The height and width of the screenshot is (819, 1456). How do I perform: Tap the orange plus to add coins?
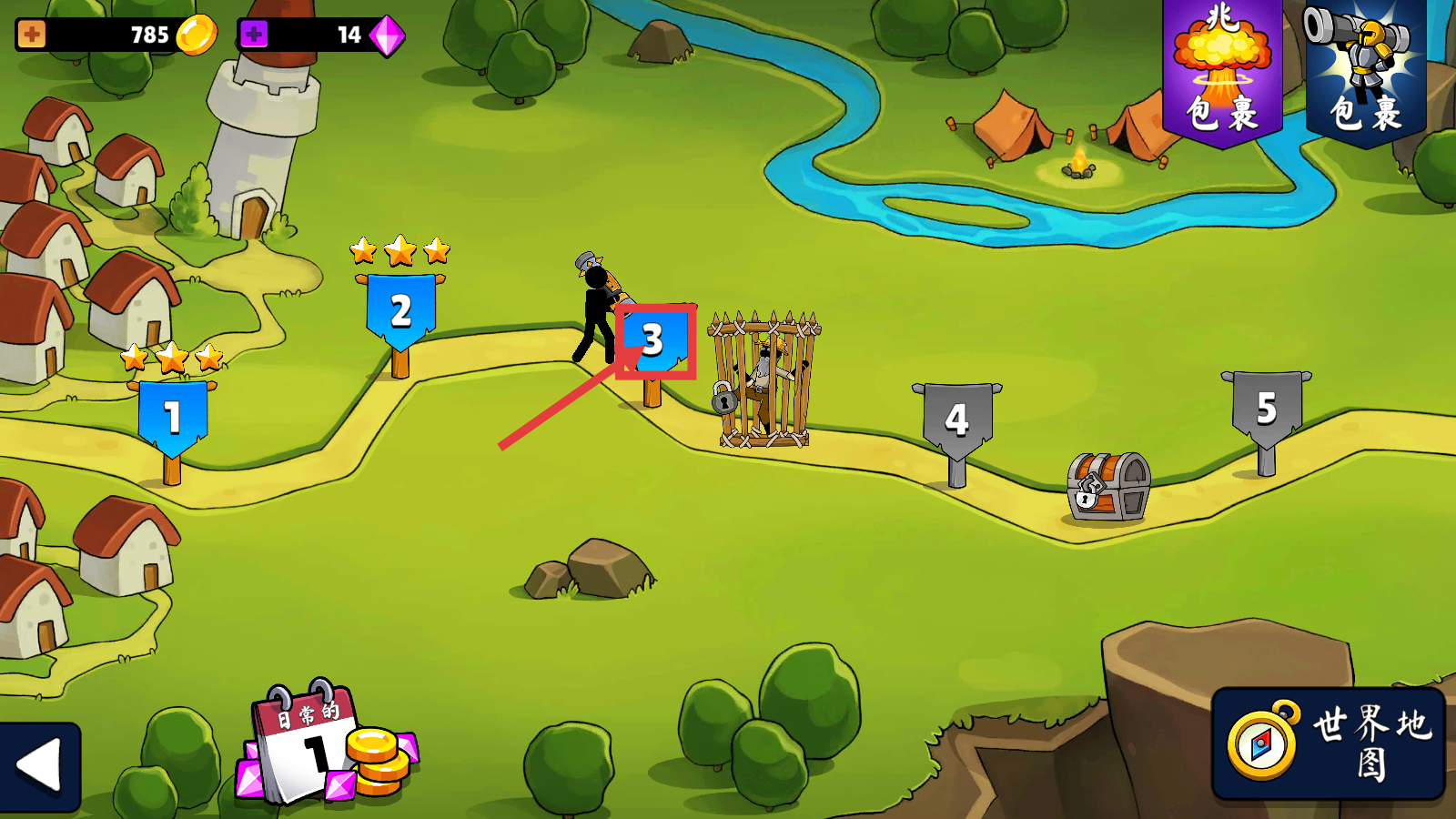coord(32,35)
